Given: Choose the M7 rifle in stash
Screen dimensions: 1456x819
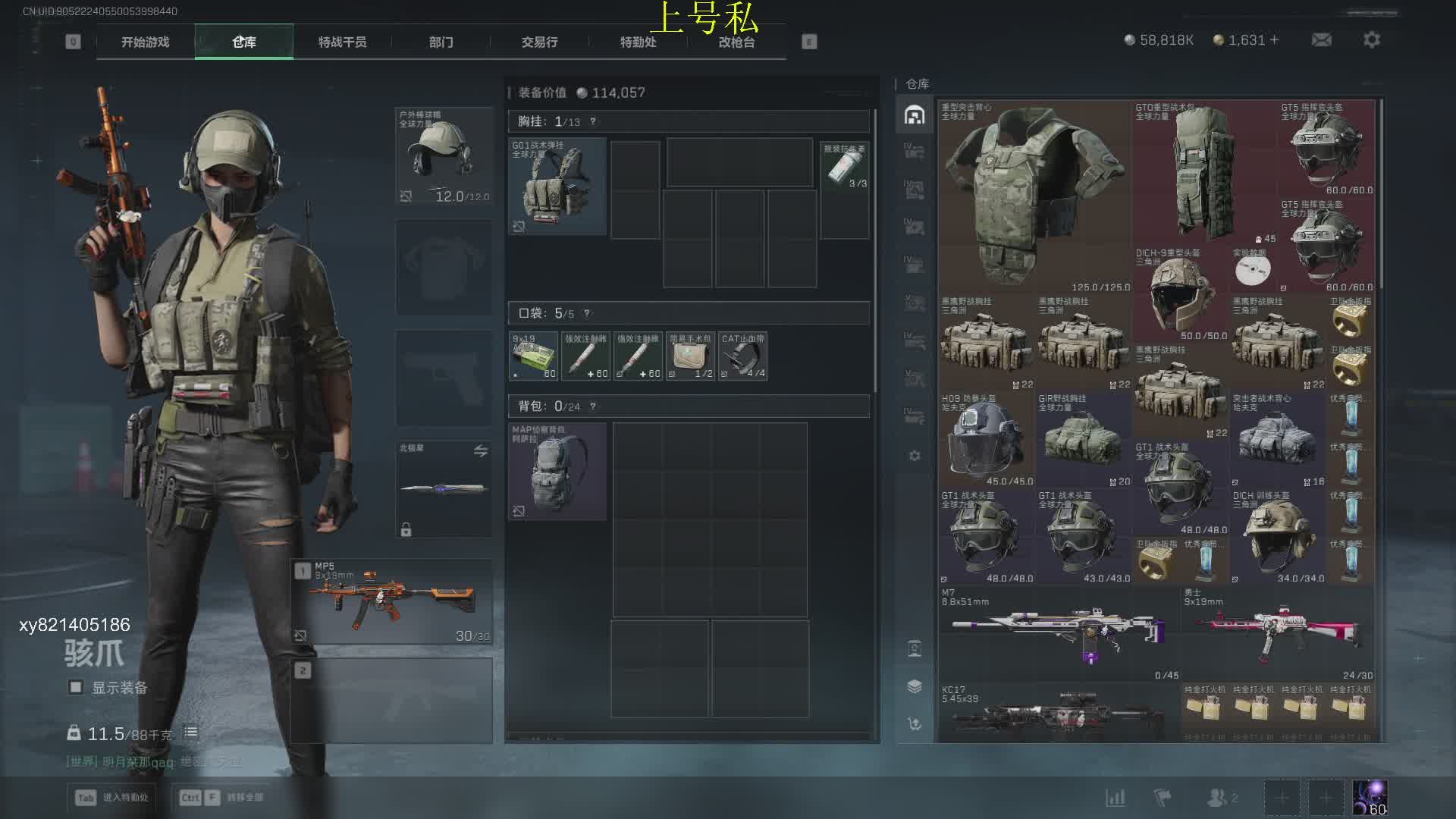Looking at the screenshot, I should [x=1059, y=633].
